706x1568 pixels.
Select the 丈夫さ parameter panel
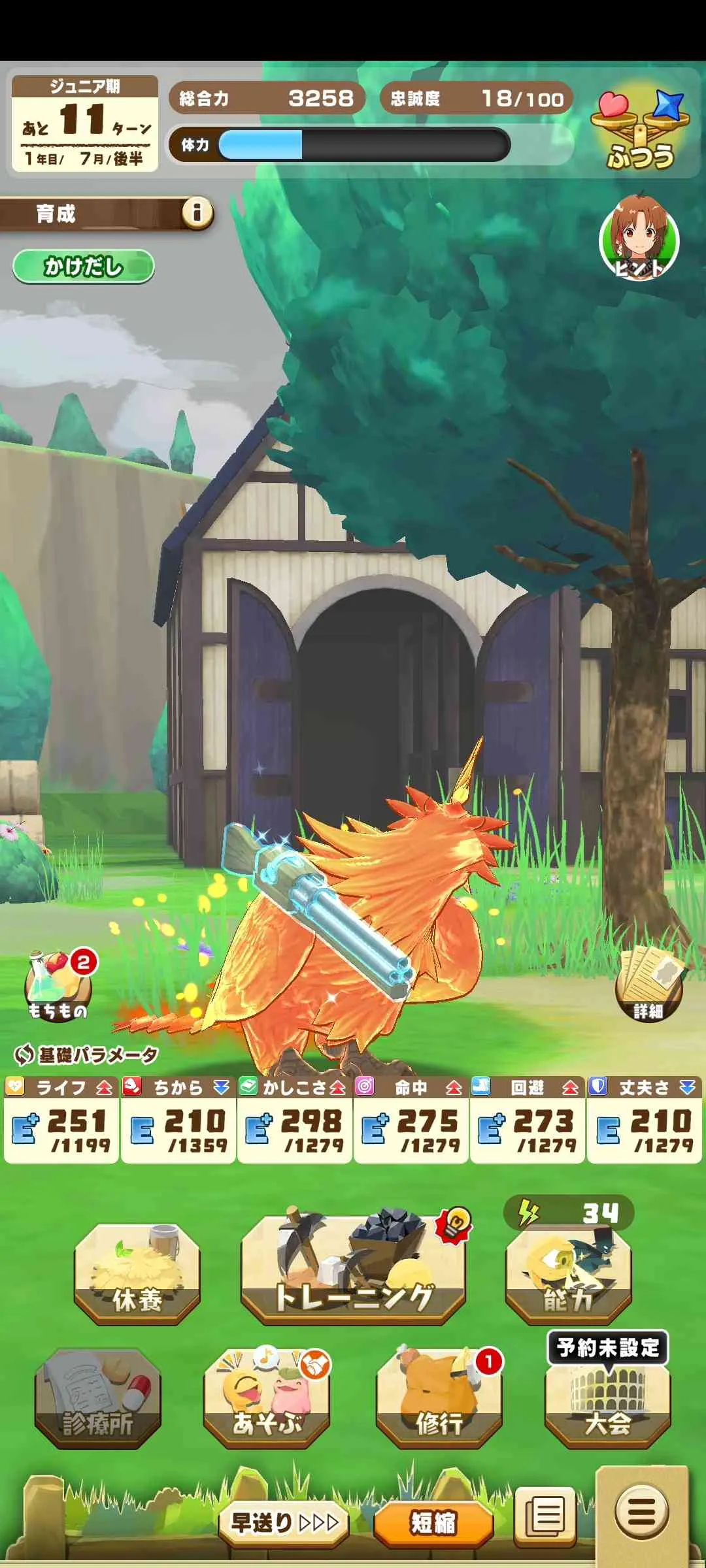pyautogui.click(x=644, y=1120)
